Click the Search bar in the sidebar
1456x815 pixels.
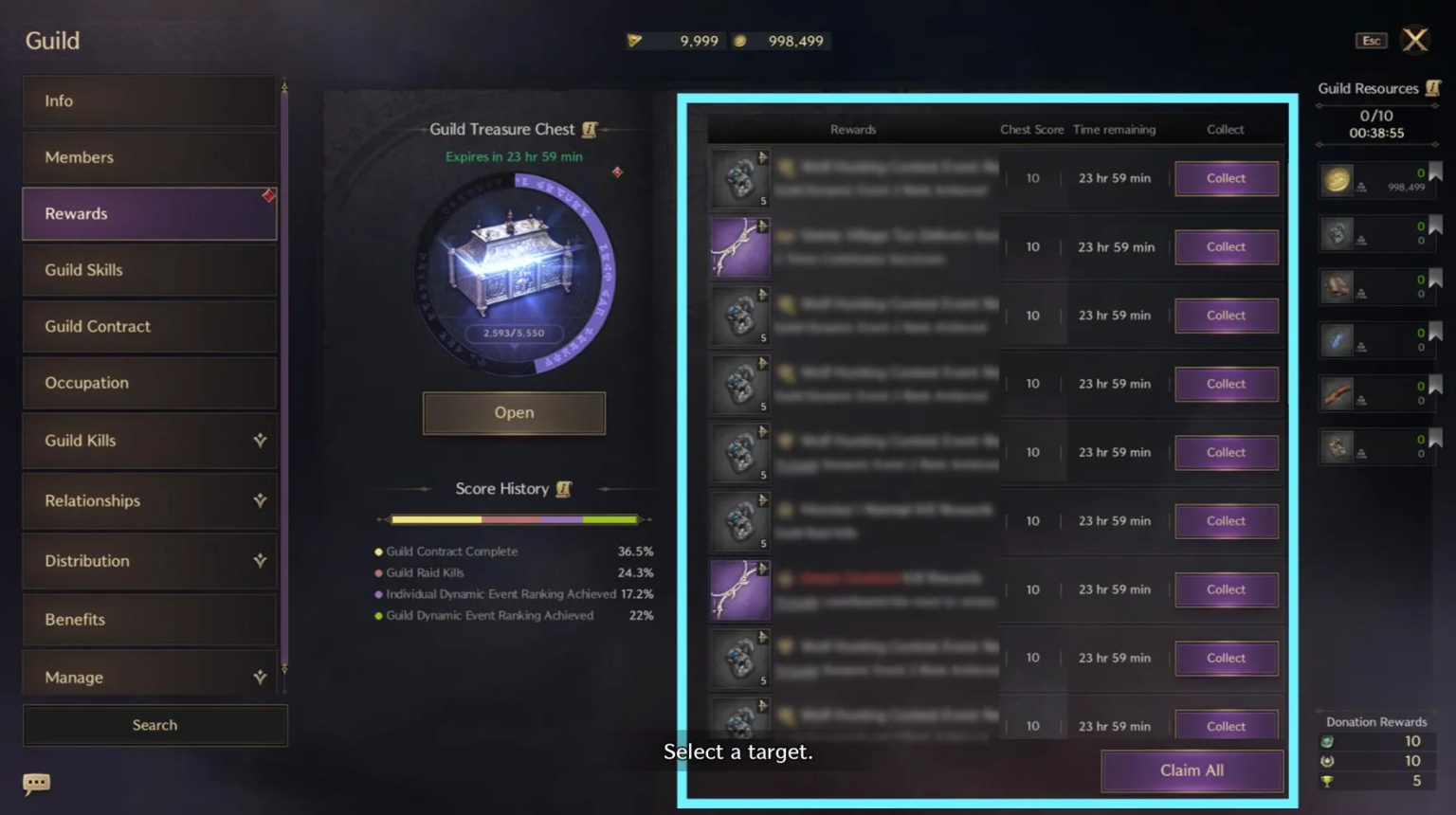(x=155, y=725)
